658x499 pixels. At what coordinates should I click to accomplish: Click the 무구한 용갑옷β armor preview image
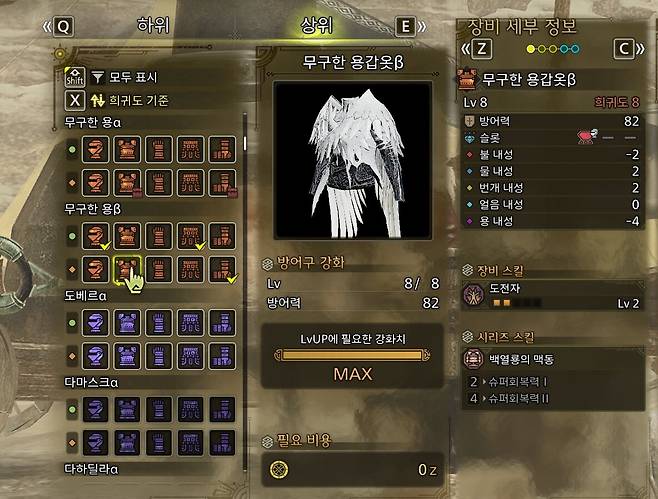pos(351,160)
